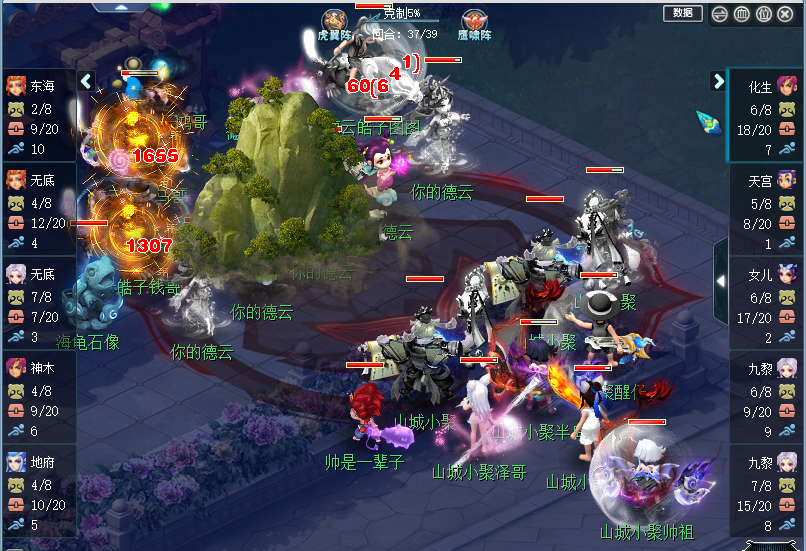Open the 数据 battle data panel
The image size is (806, 551).
tap(682, 13)
